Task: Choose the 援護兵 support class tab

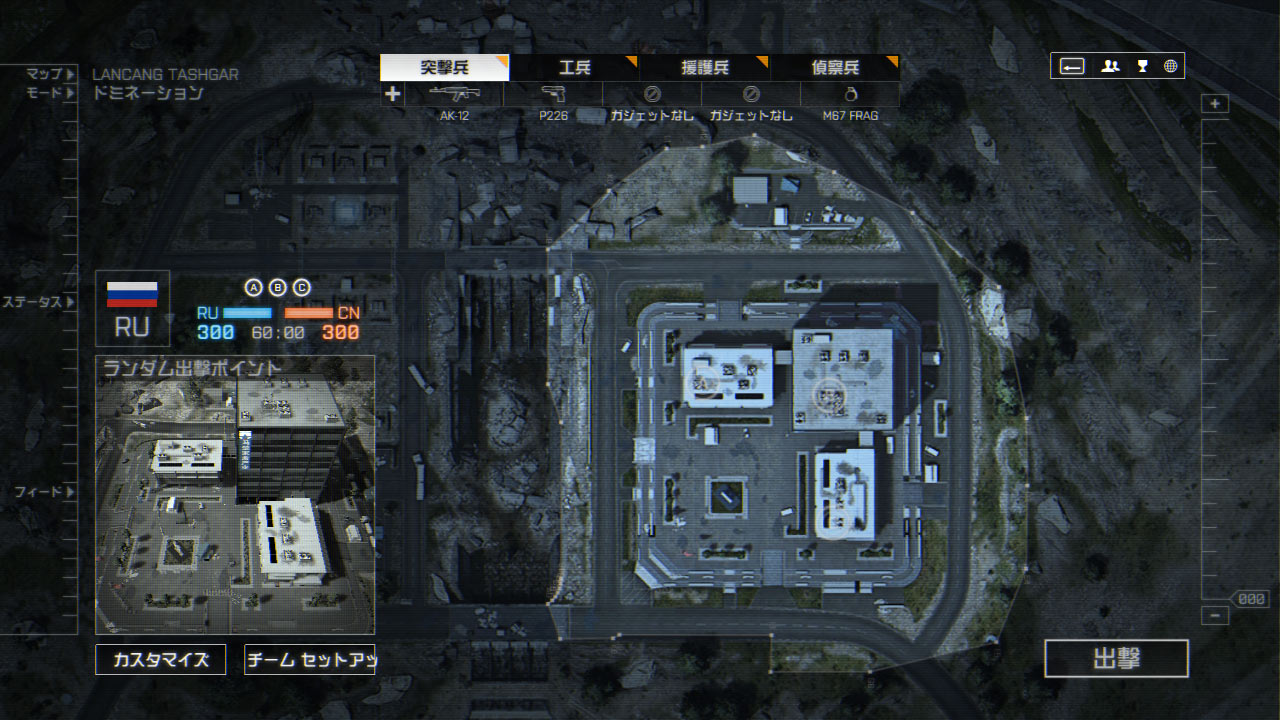Action: [x=705, y=68]
